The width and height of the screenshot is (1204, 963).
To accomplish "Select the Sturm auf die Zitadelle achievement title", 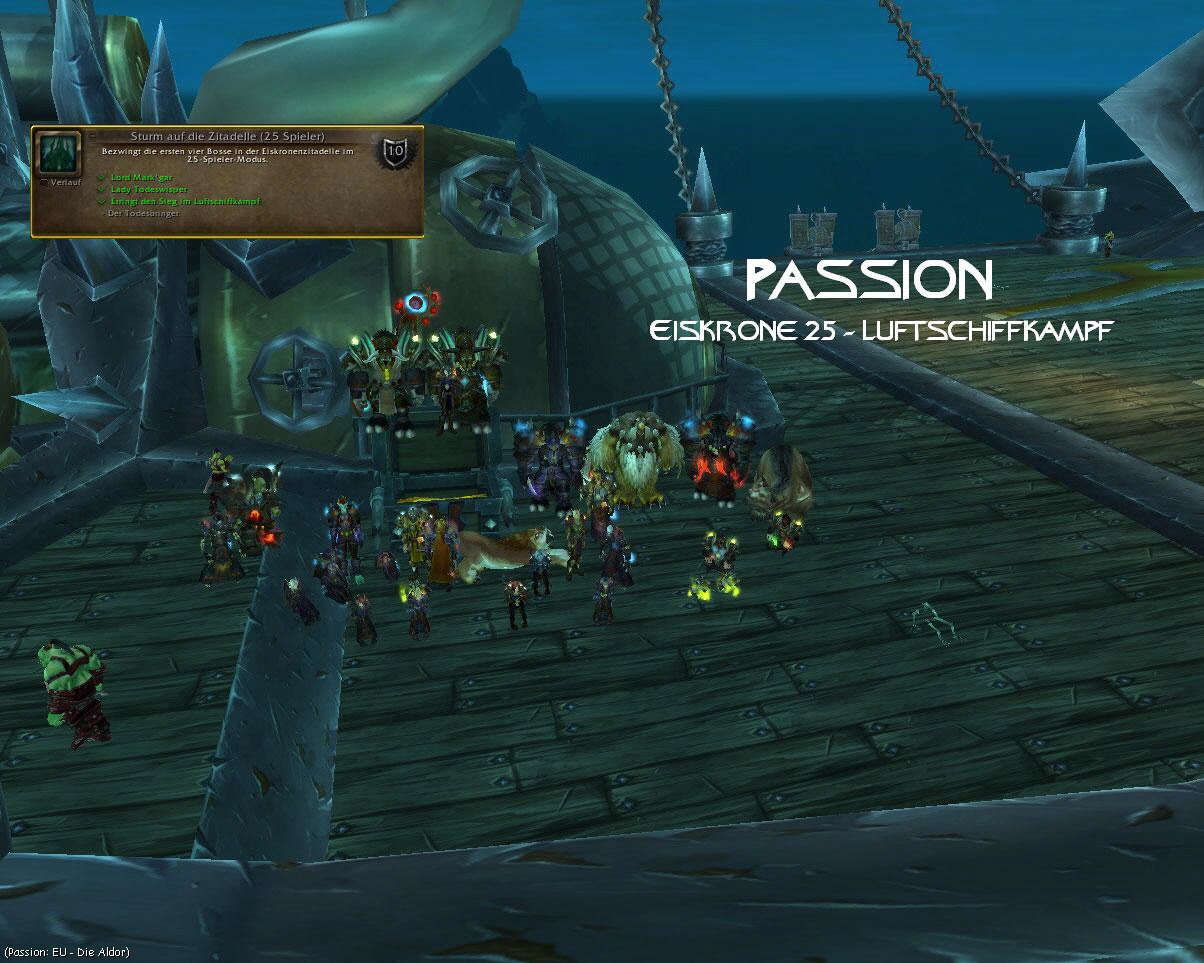I will (227, 136).
